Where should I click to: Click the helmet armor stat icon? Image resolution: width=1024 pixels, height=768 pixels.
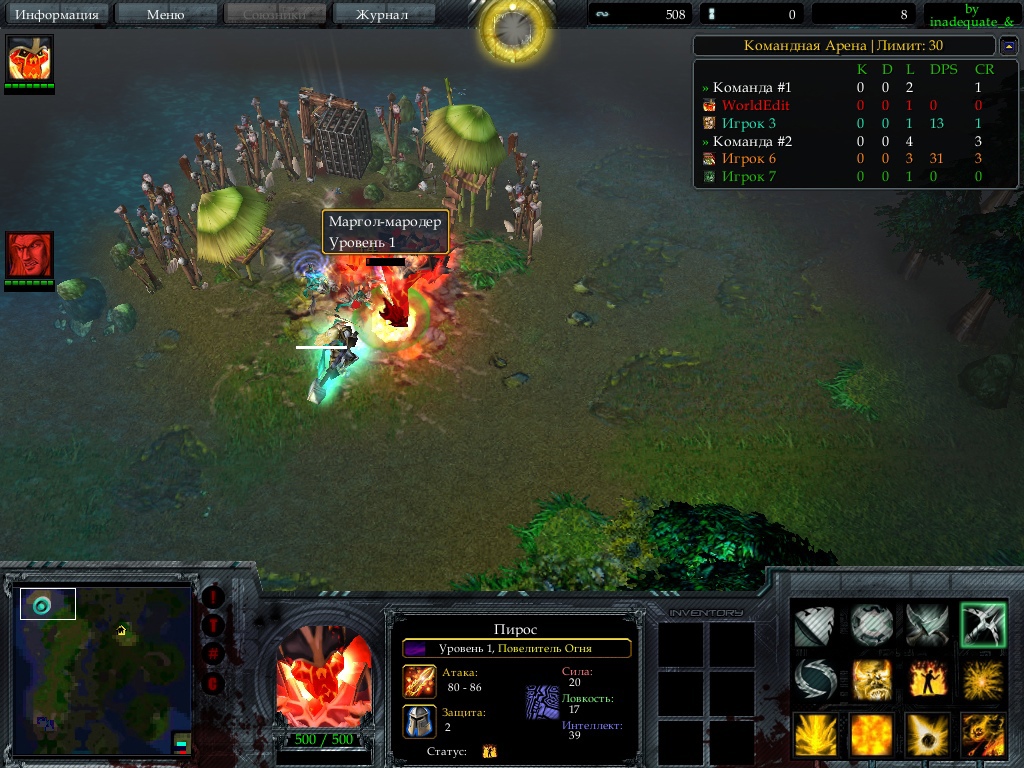419,721
